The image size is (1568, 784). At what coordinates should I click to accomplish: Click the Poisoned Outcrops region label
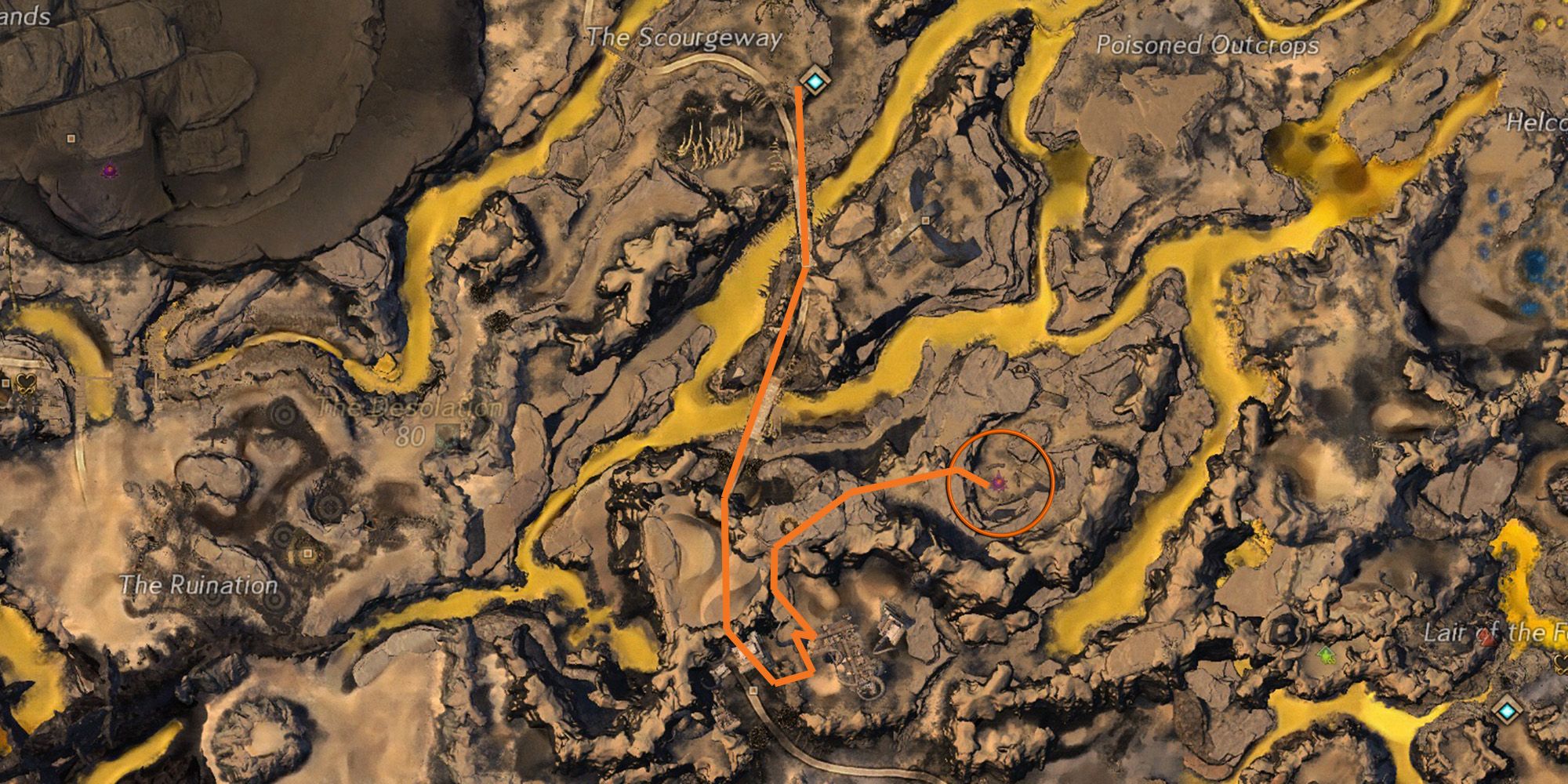point(1208,45)
